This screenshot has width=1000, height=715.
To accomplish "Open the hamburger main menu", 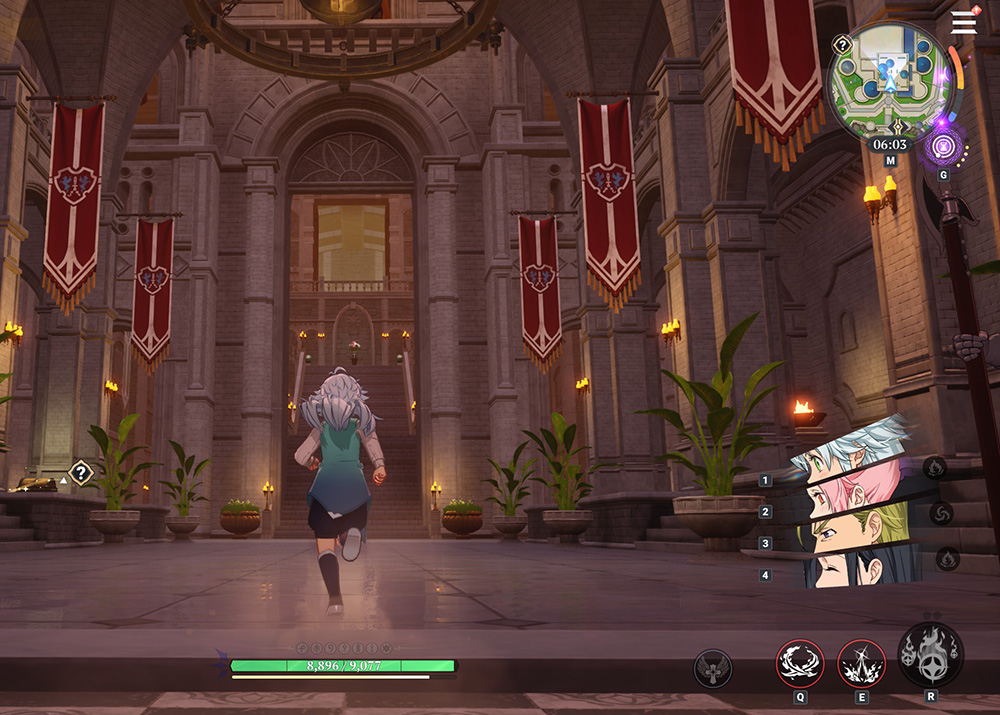I will (963, 23).
